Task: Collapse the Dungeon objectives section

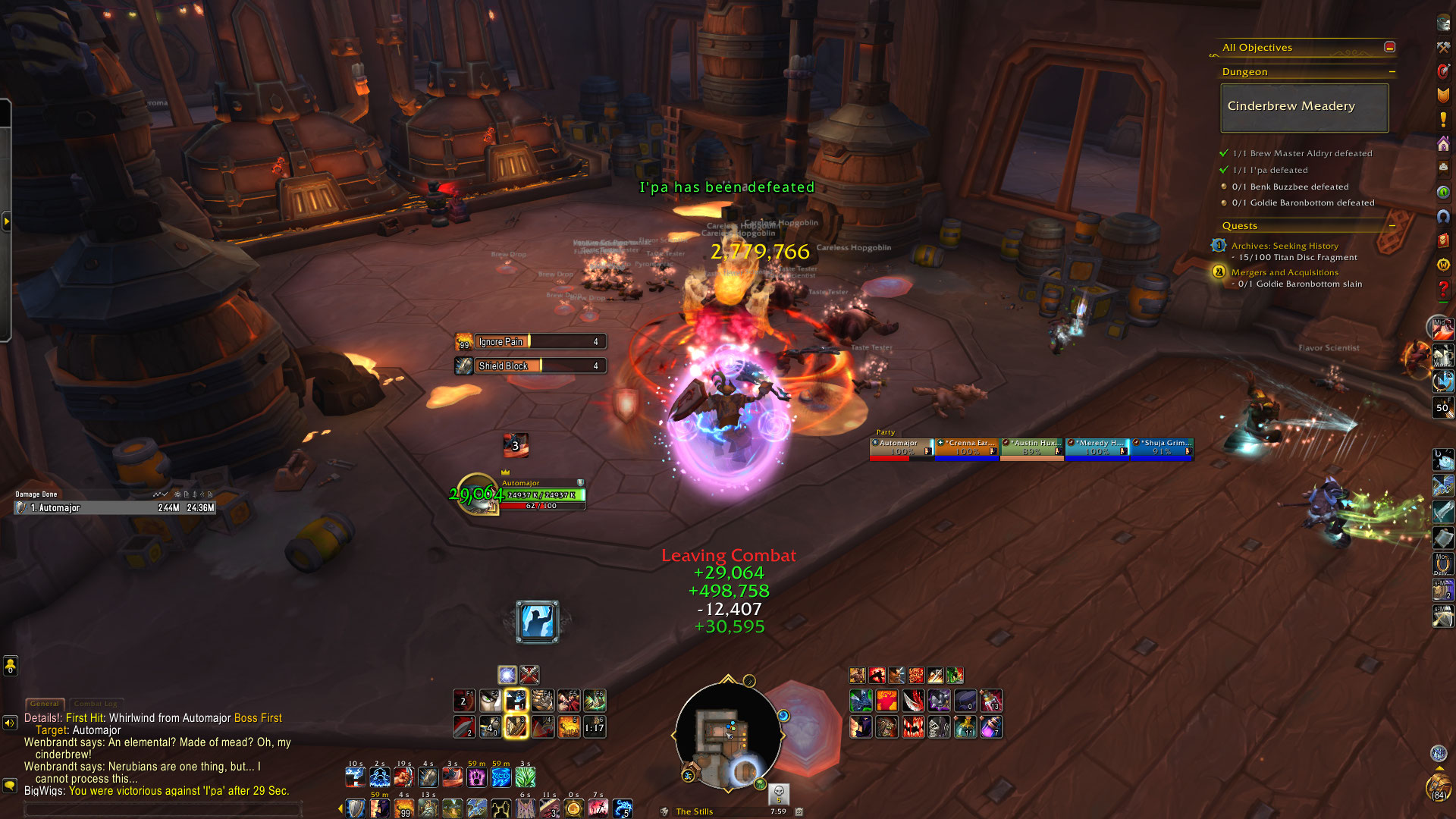Action: click(1392, 72)
